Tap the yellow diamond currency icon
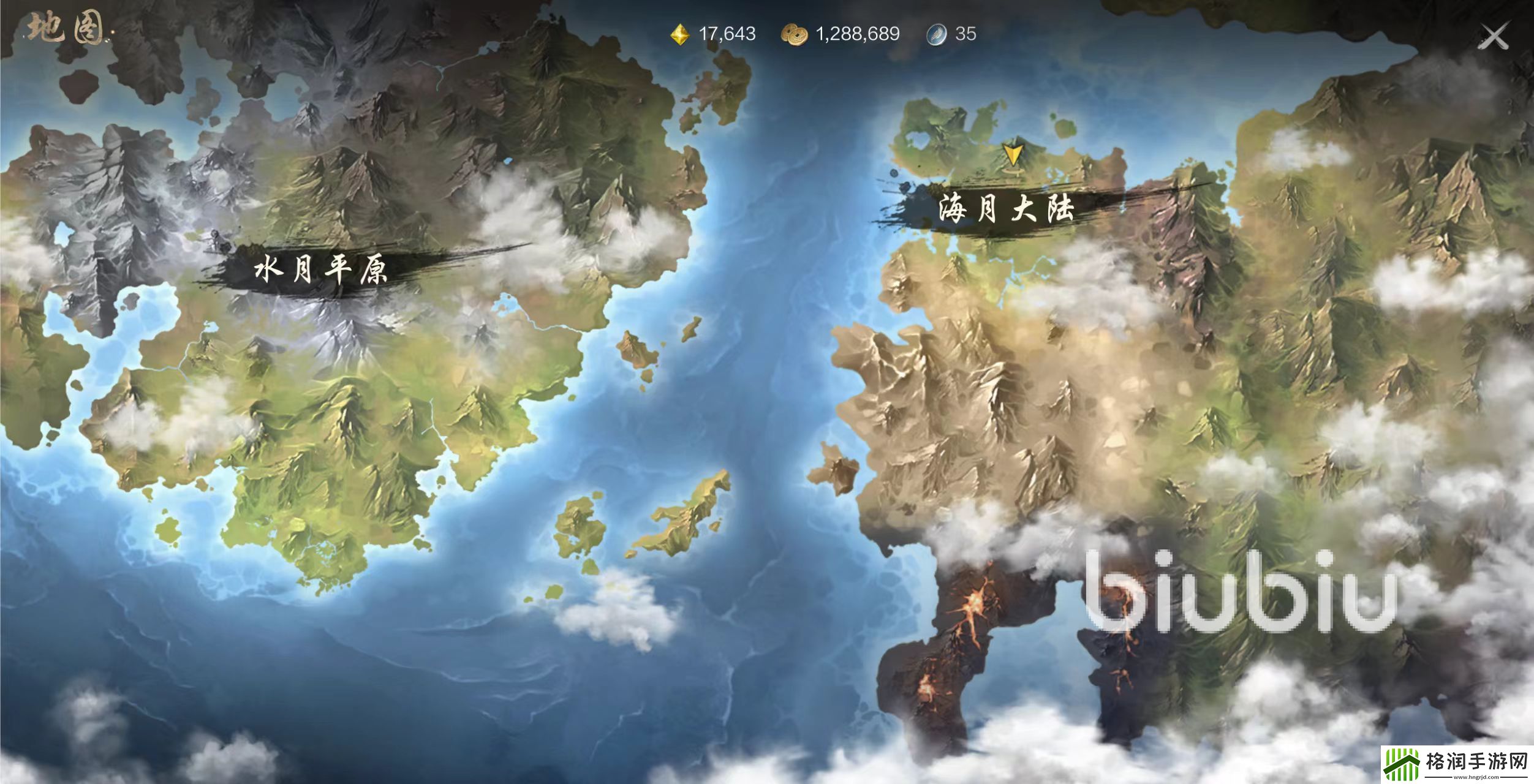Image resolution: width=1534 pixels, height=784 pixels. point(679,34)
